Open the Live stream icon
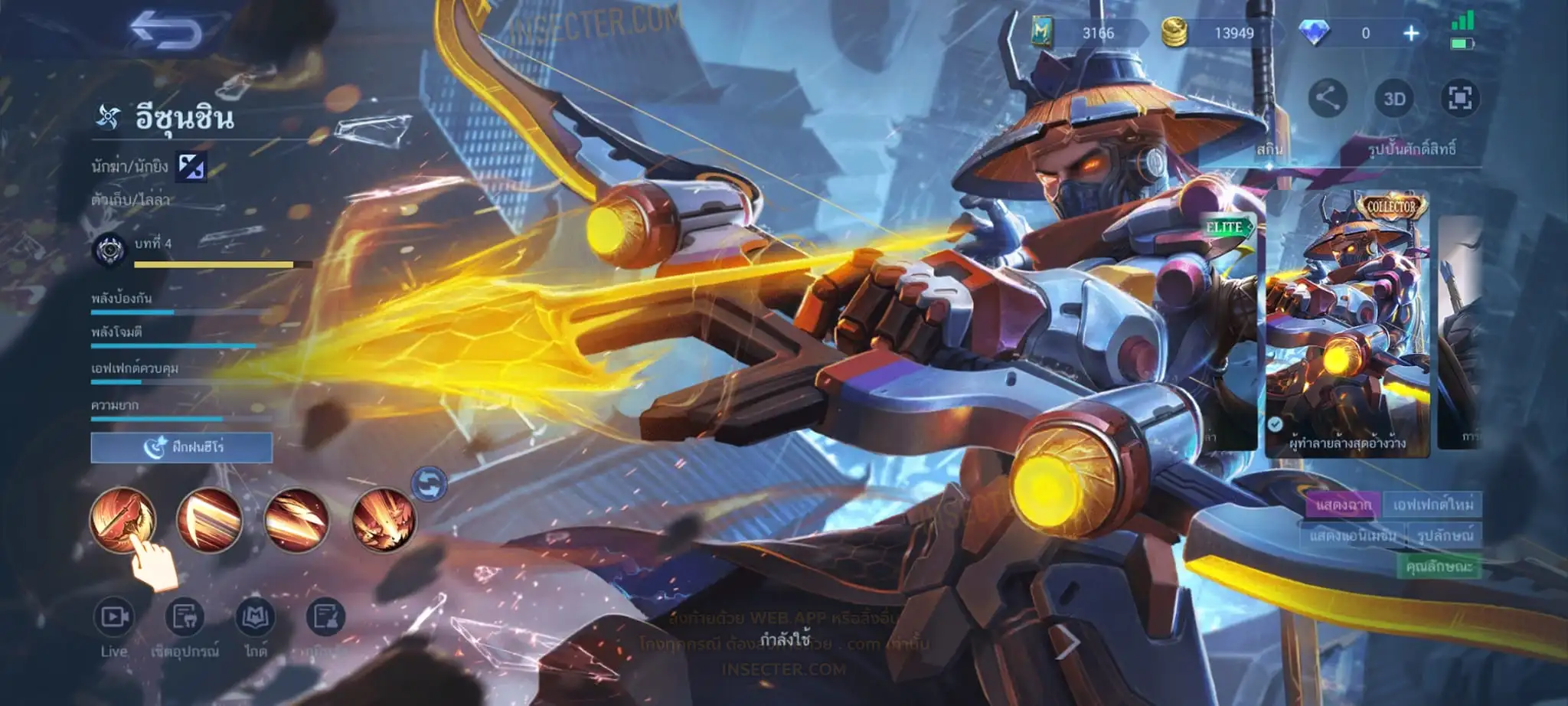The width and height of the screenshot is (1568, 706). pyautogui.click(x=113, y=617)
